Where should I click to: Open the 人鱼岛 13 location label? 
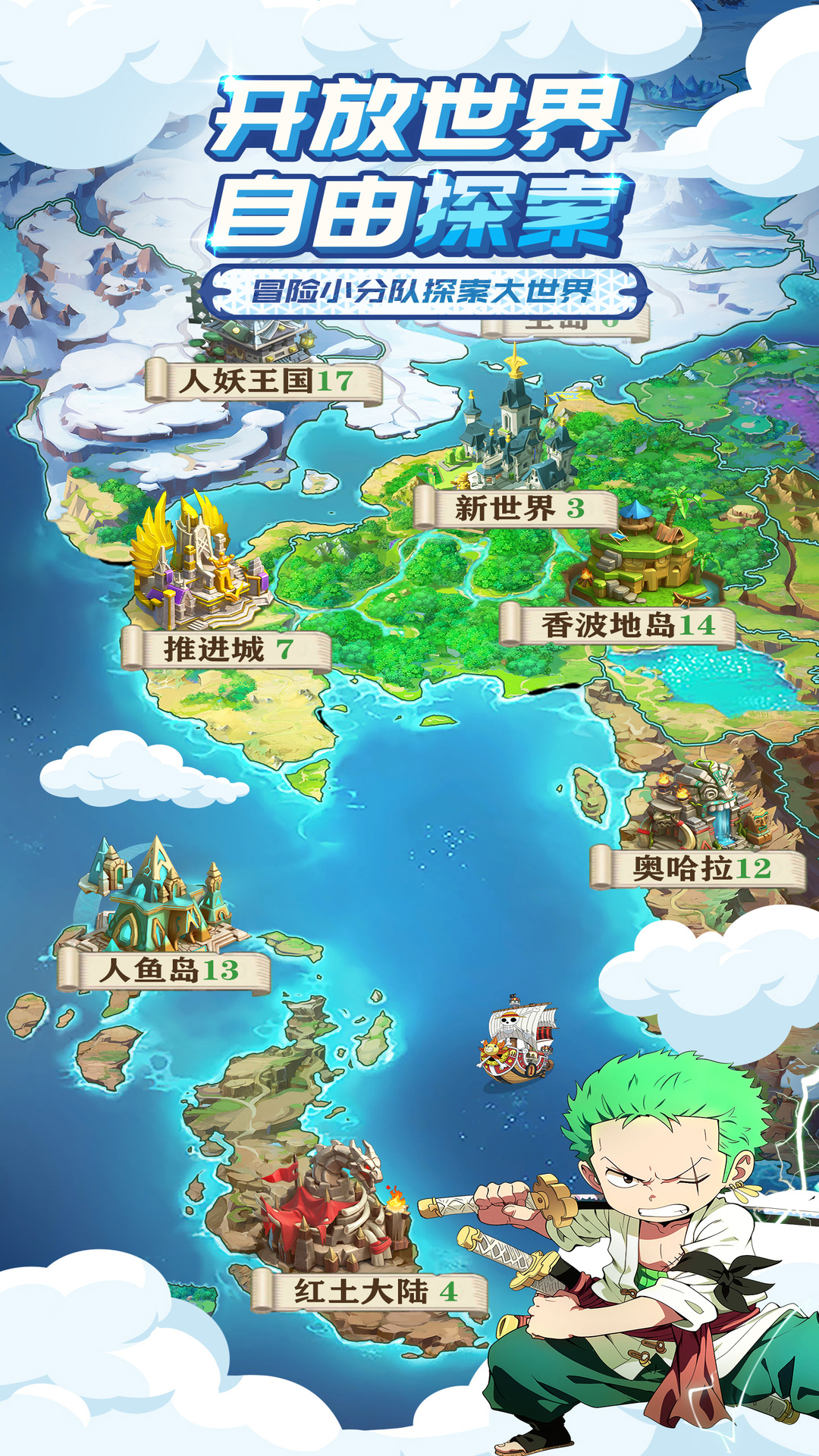165,971
